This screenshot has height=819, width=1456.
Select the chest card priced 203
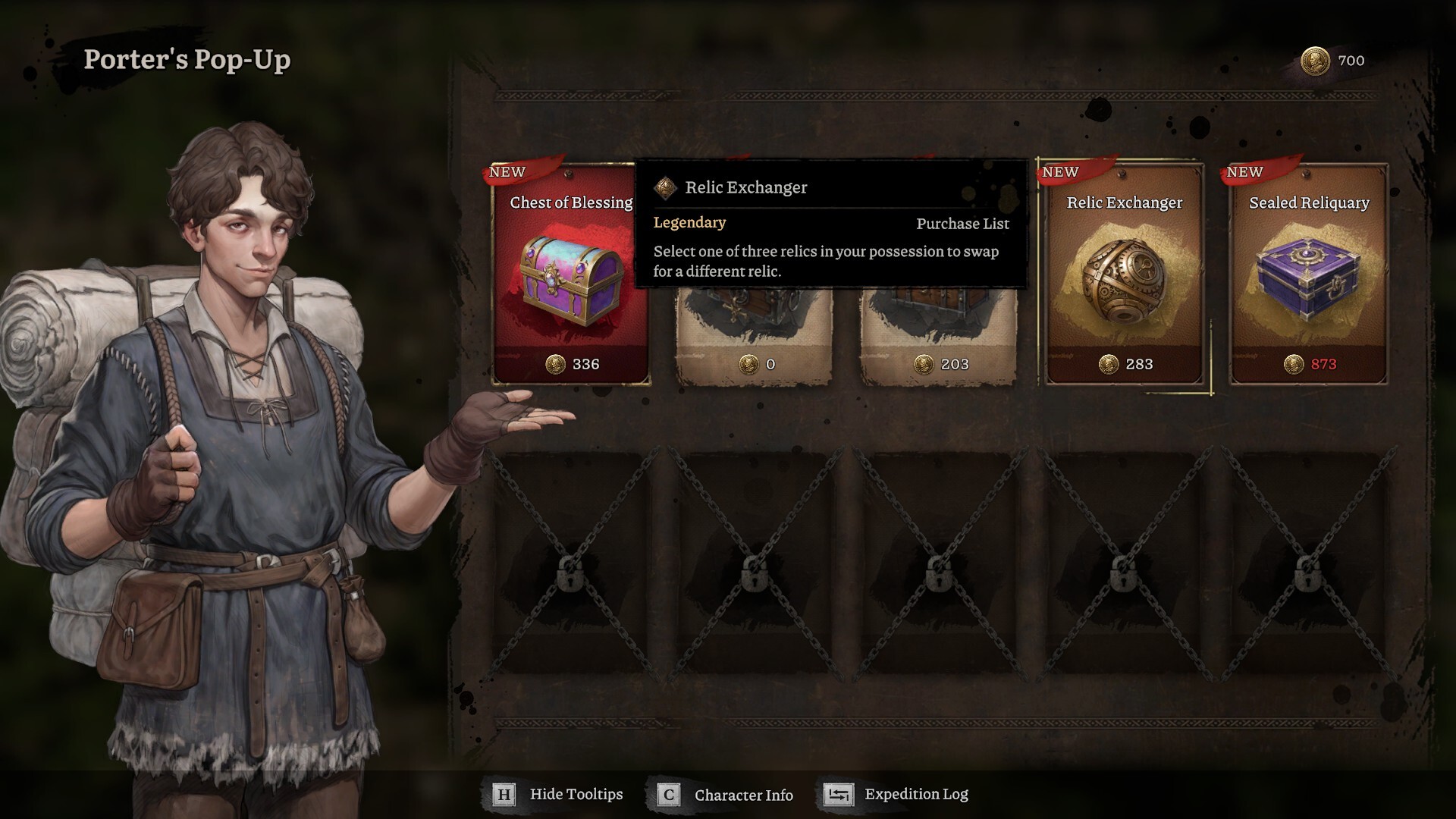click(x=939, y=334)
